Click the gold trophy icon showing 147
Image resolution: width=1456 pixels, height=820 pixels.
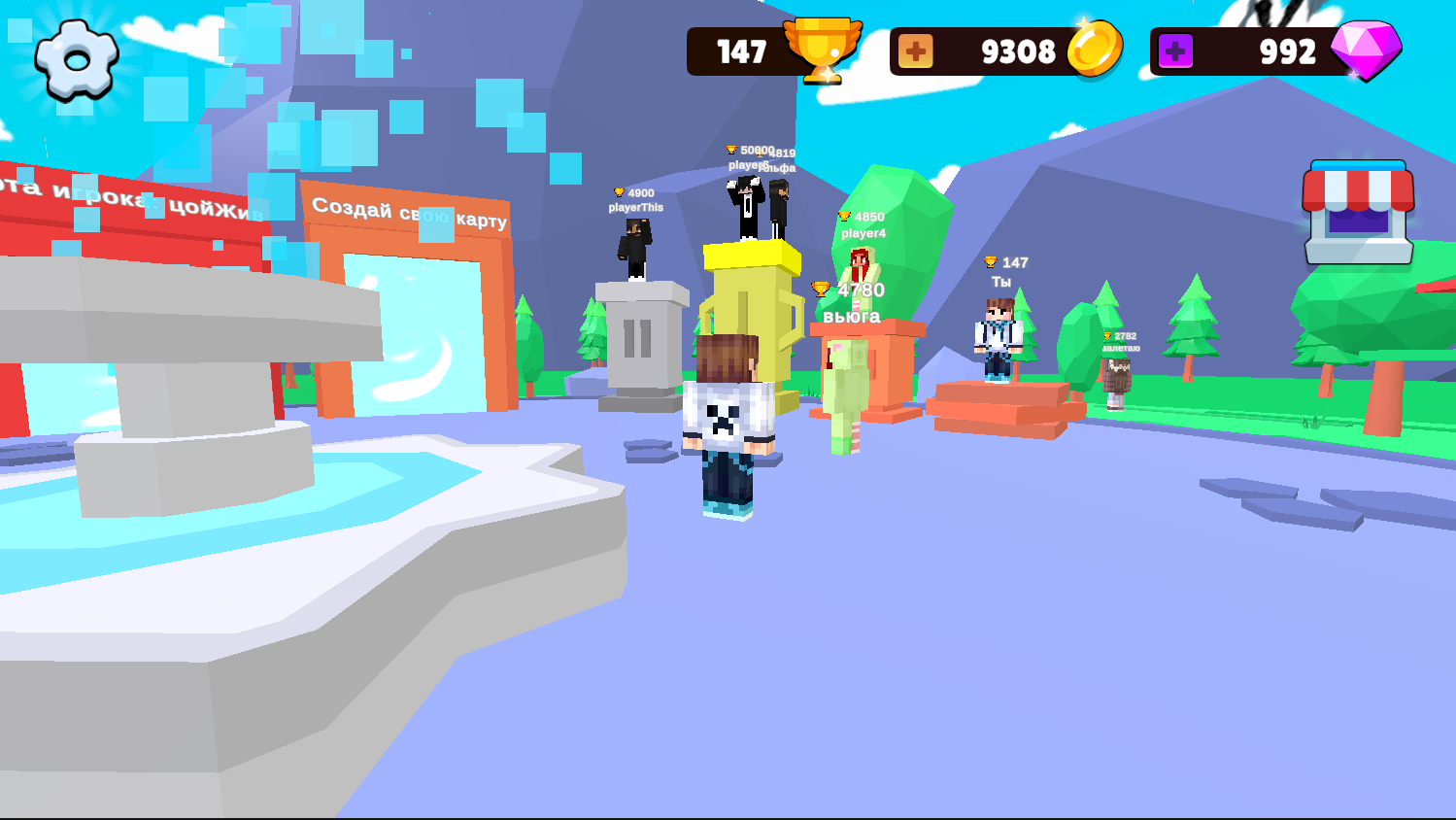(822, 51)
